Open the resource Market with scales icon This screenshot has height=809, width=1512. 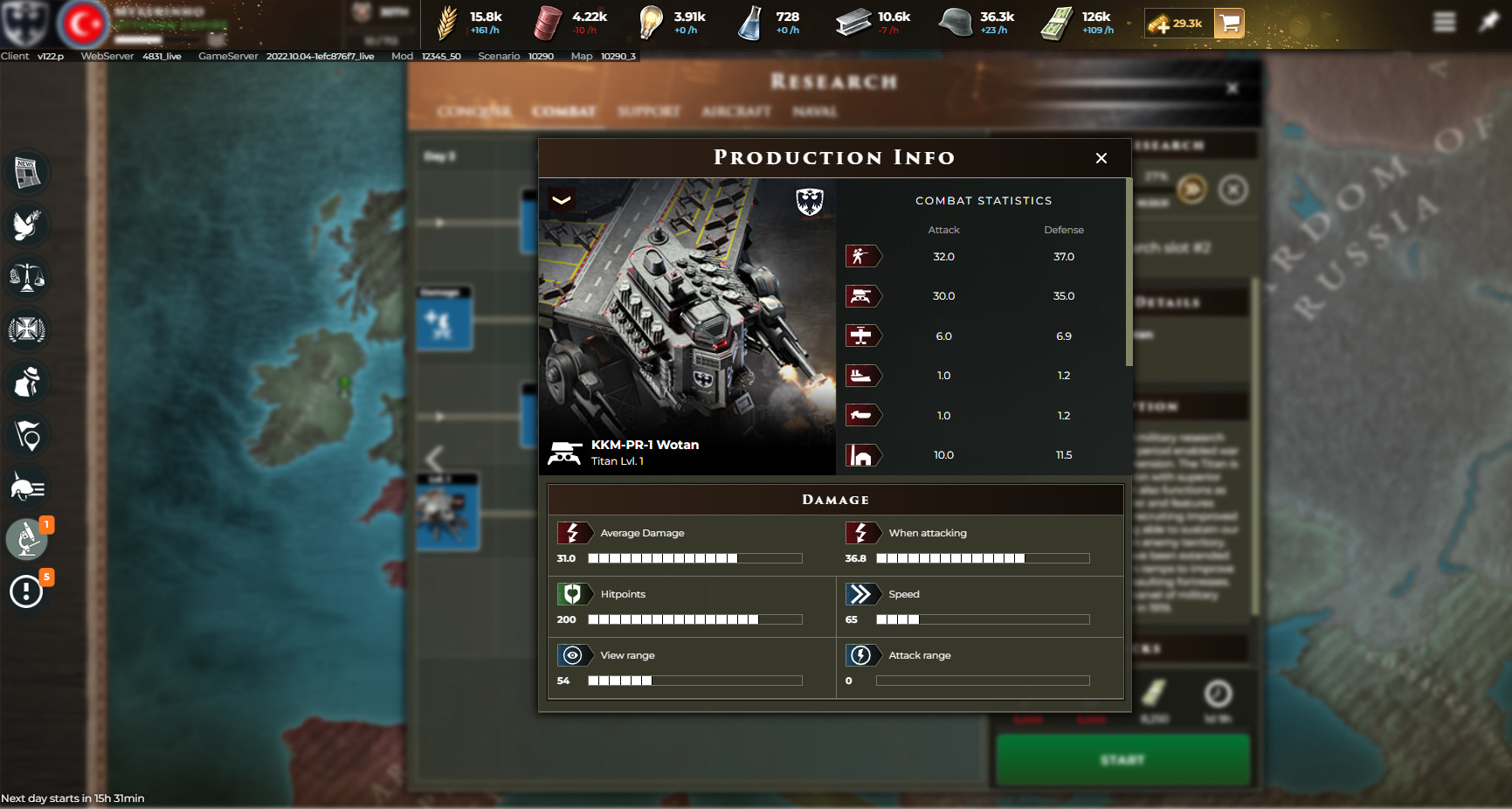[x=27, y=278]
